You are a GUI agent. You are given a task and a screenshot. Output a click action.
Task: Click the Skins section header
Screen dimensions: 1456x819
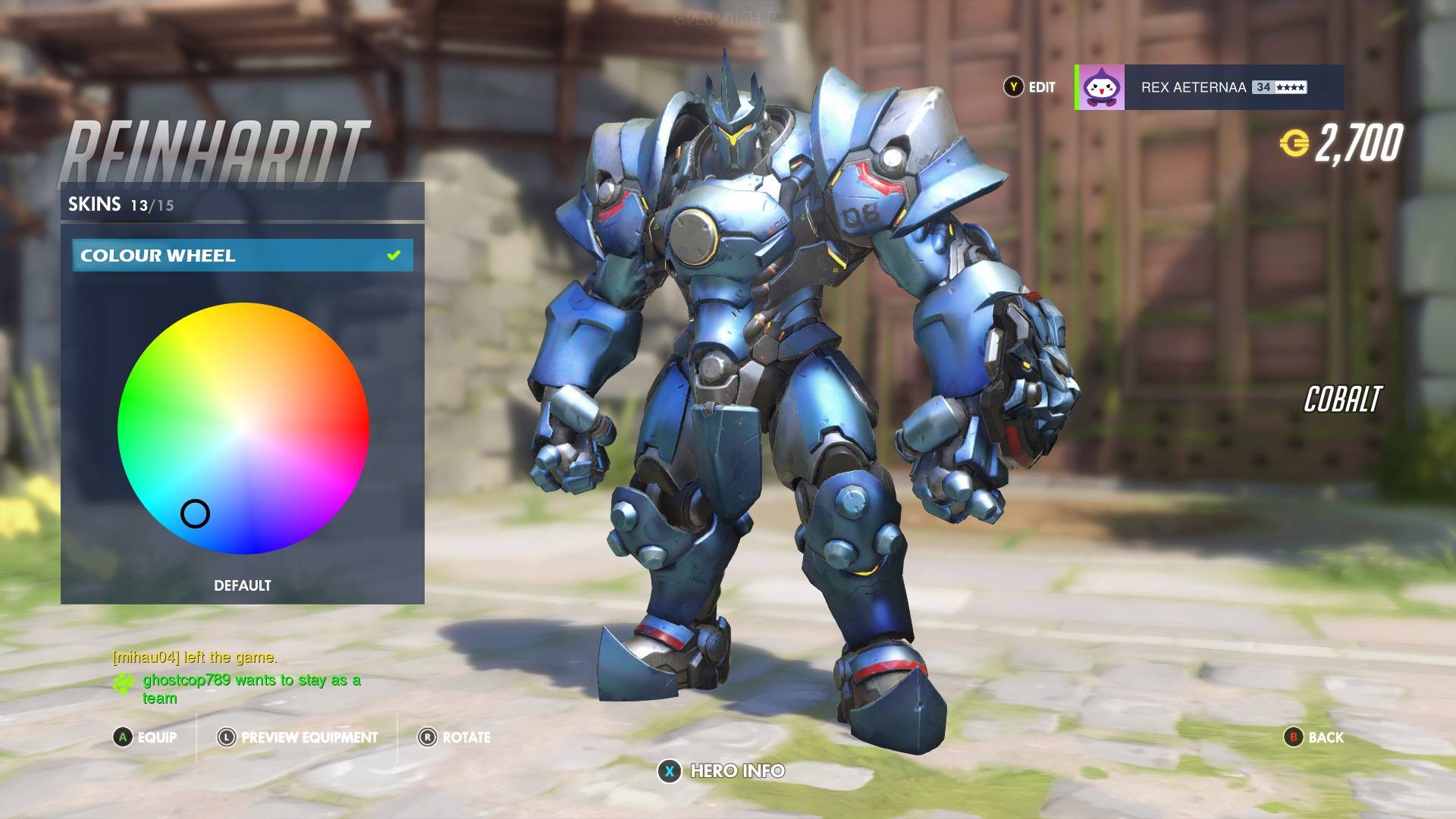click(121, 204)
